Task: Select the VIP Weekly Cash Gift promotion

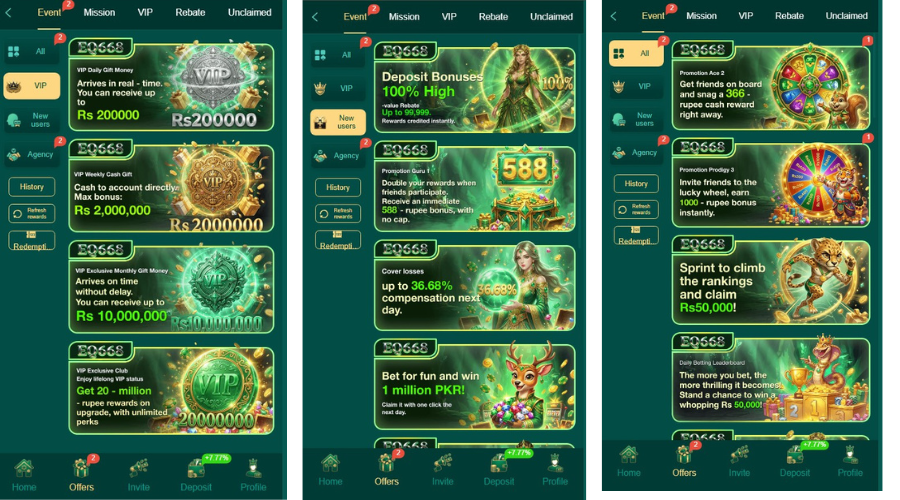Action: click(x=170, y=188)
